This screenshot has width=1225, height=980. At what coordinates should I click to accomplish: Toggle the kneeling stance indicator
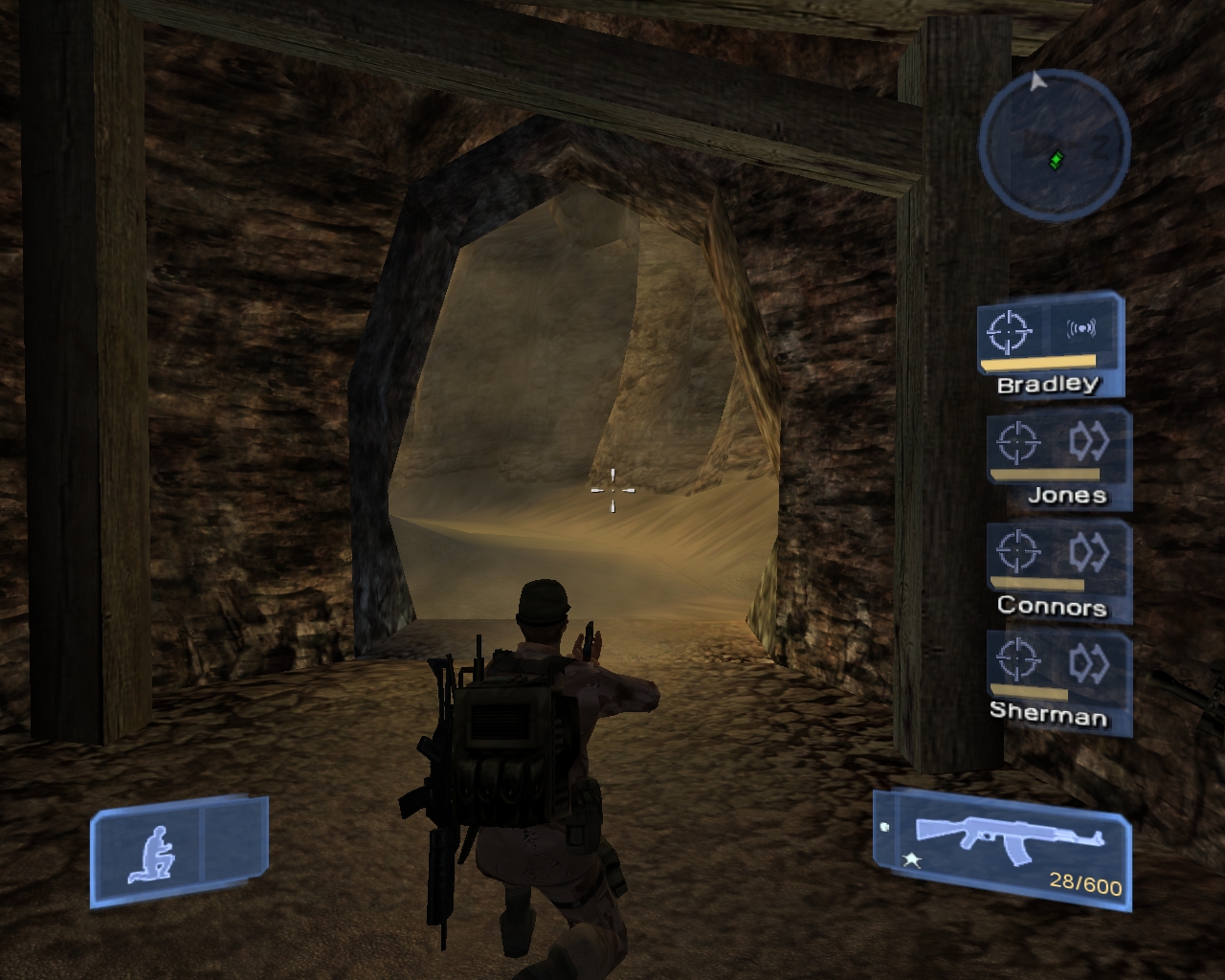(152, 852)
